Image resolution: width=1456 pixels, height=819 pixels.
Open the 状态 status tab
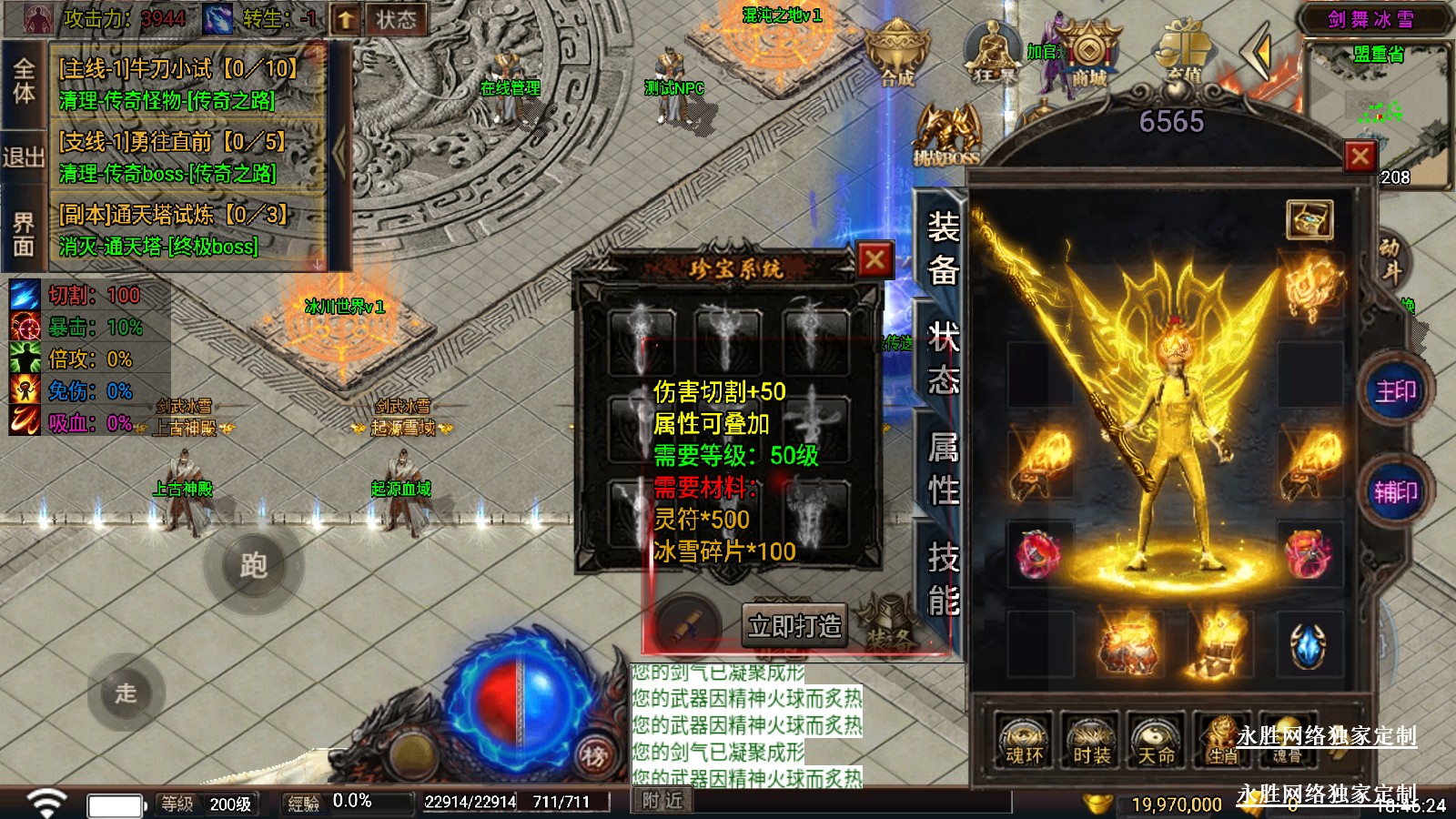(942, 359)
